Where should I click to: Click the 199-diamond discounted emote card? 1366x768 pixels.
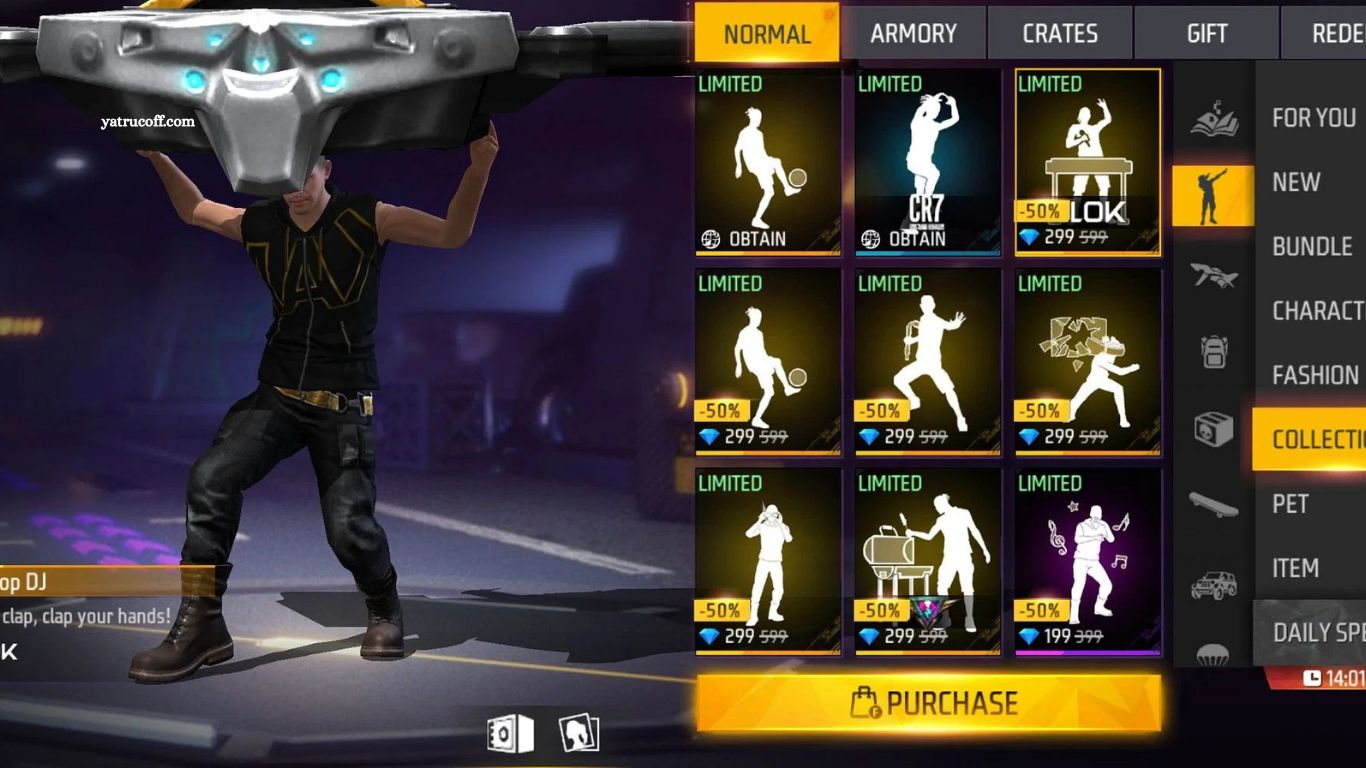[x=1086, y=560]
